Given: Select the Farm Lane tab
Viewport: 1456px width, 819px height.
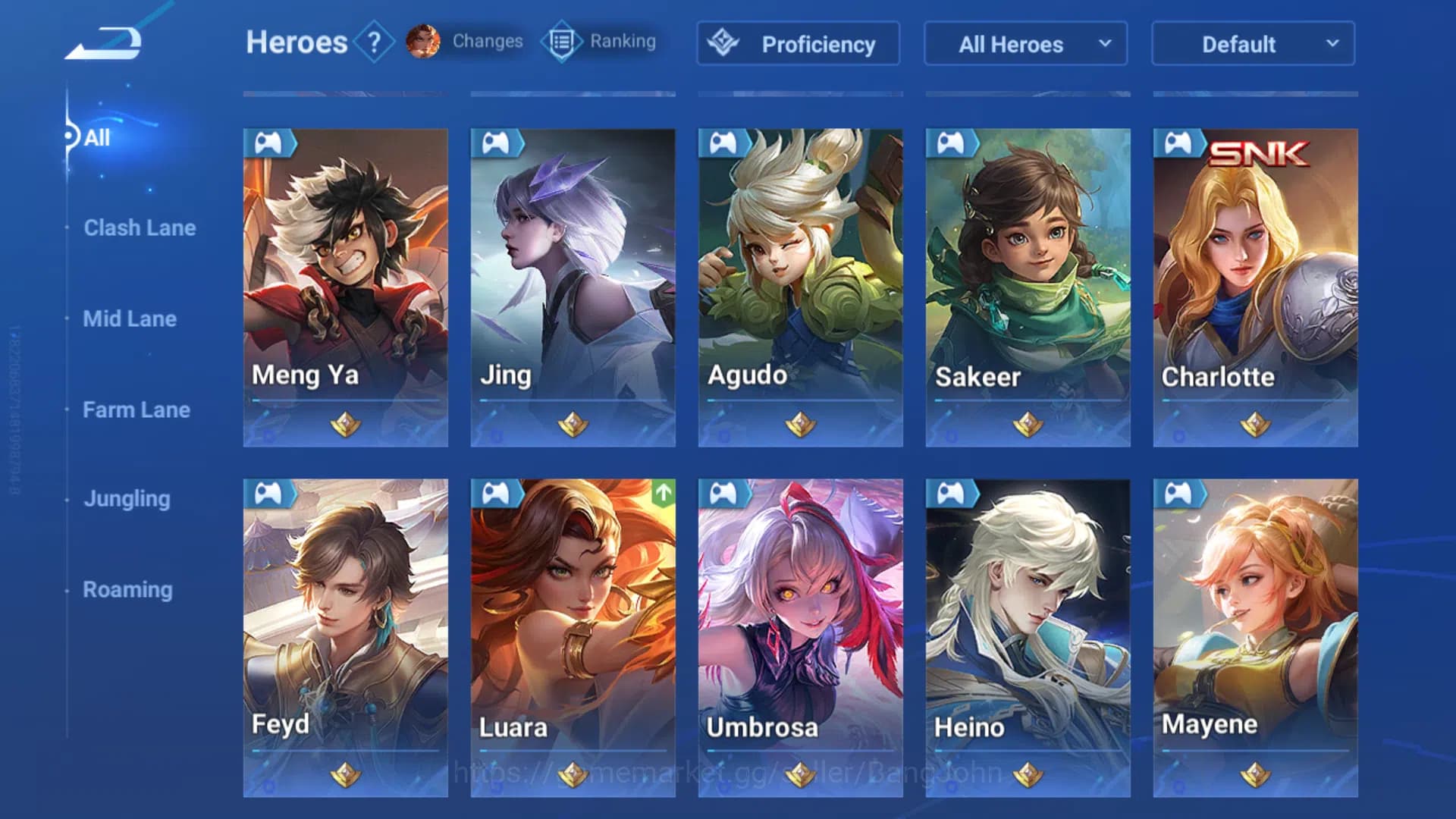Looking at the screenshot, I should pyautogui.click(x=136, y=409).
